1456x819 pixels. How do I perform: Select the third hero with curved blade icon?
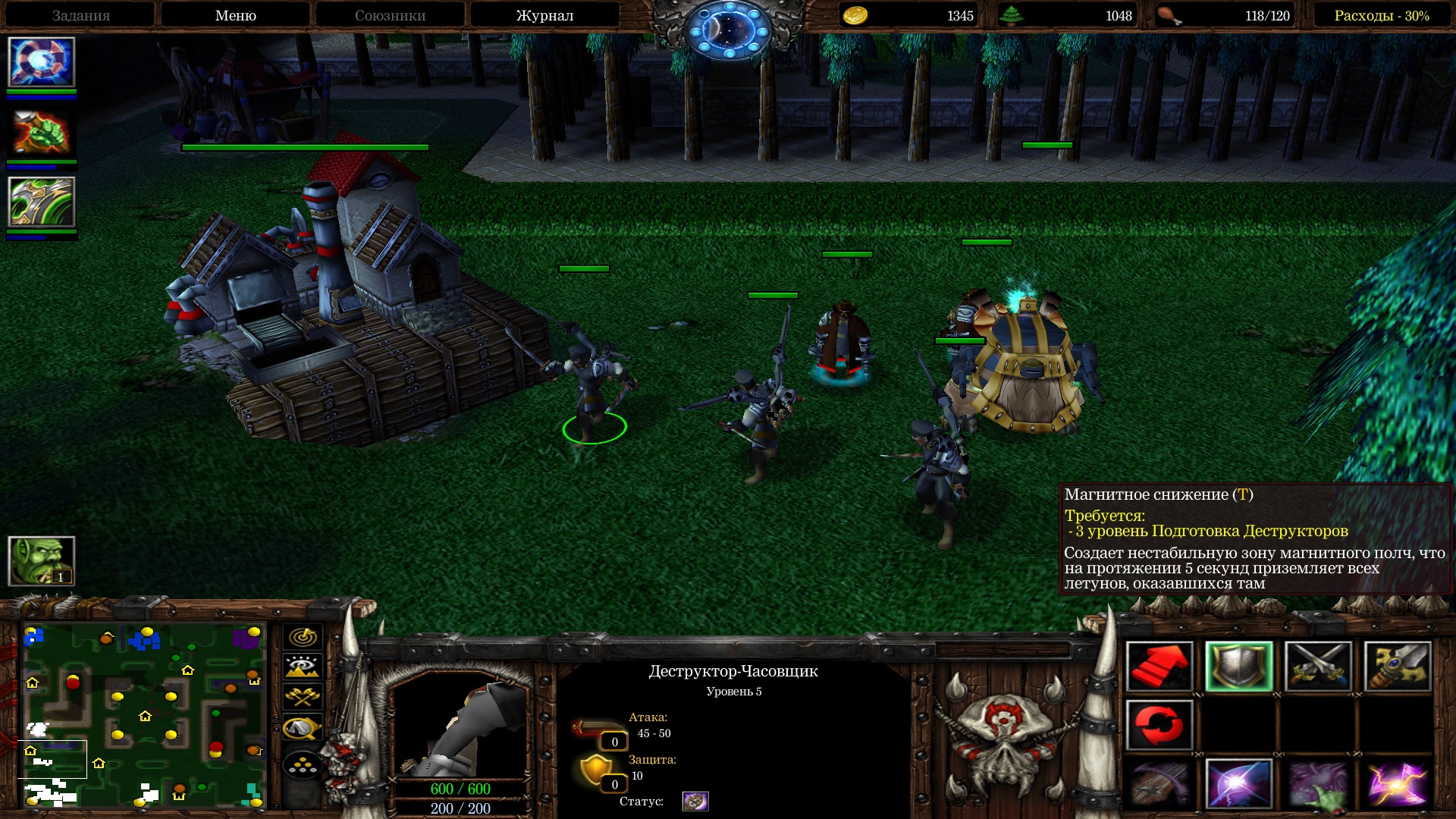point(42,202)
